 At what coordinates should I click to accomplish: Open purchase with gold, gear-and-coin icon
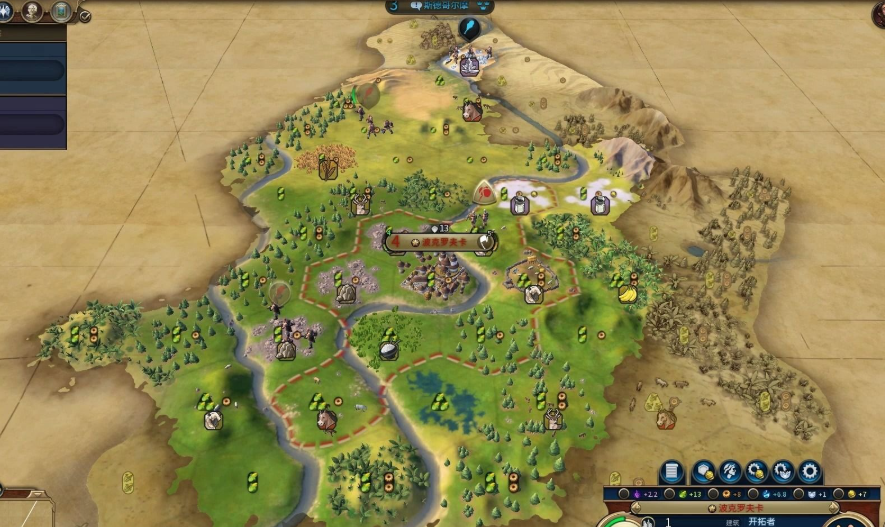tap(756, 471)
